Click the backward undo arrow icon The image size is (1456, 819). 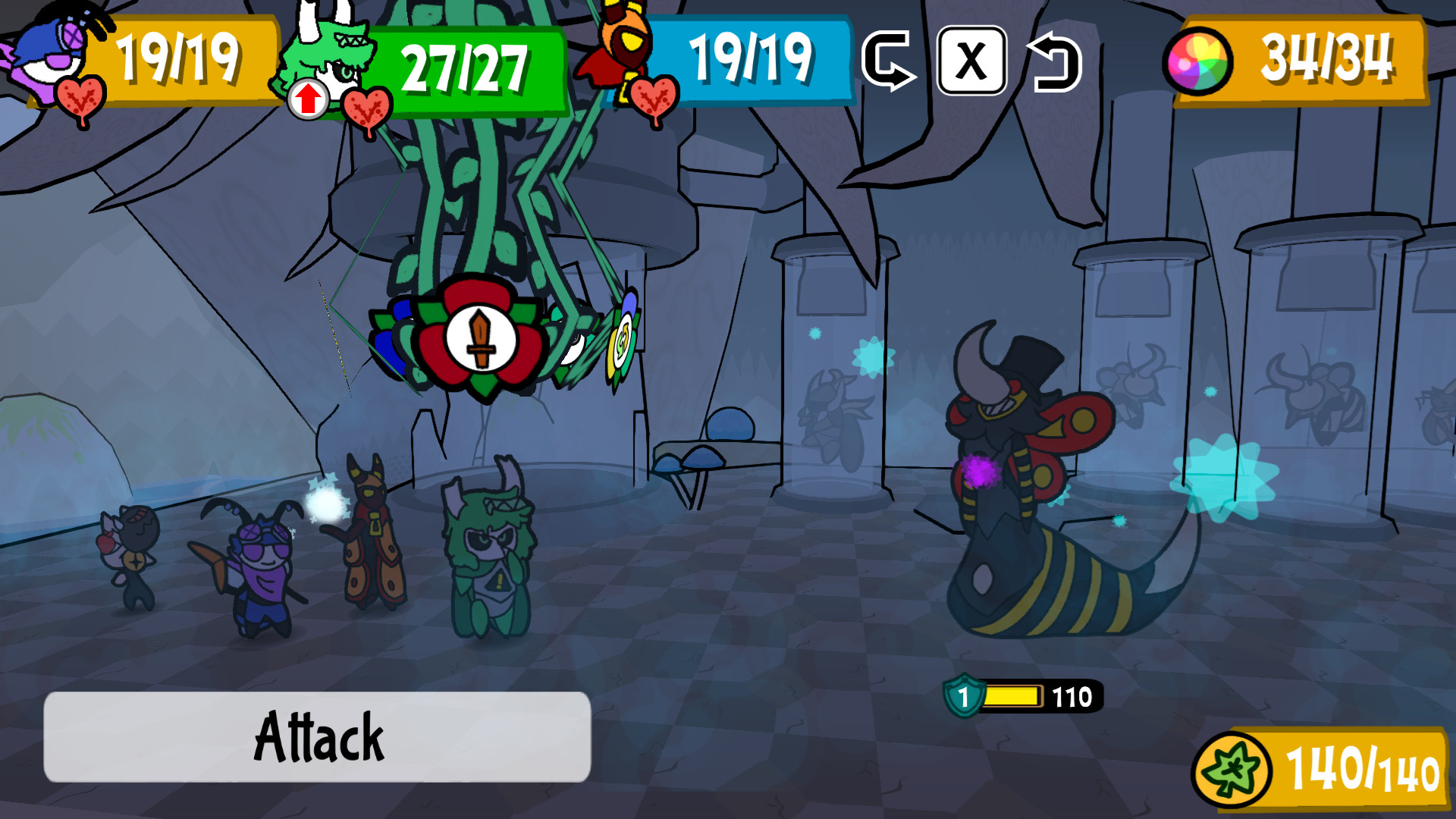pyautogui.click(x=1056, y=62)
